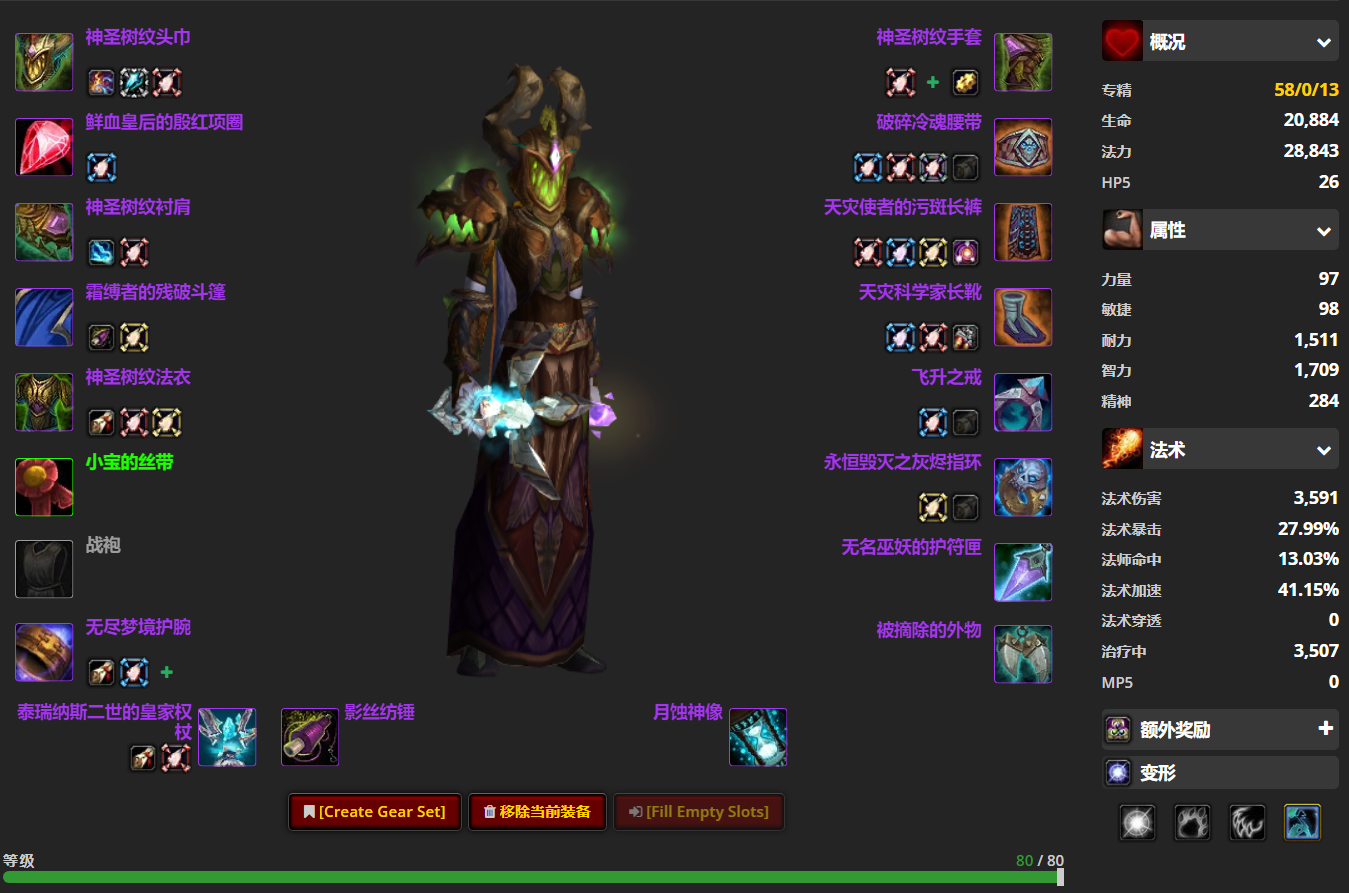The height and width of the screenshot is (893, 1349).
Task: Click the 无名巫妖的护符匣 trinket icon
Action: tap(1022, 571)
